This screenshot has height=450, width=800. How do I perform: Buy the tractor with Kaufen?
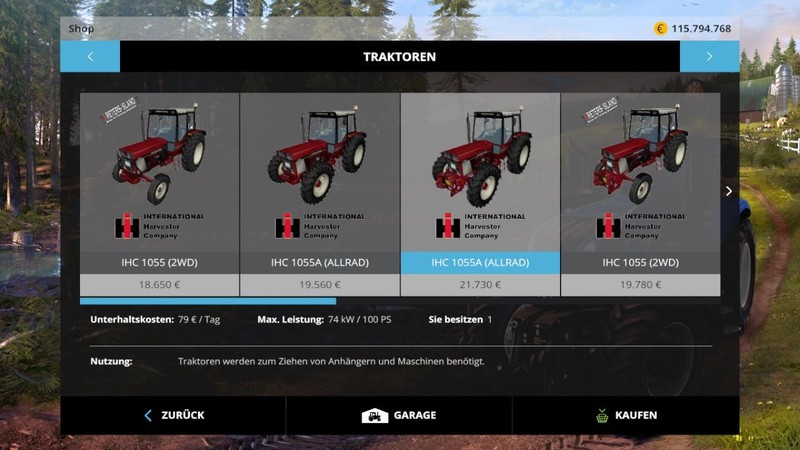pos(625,415)
